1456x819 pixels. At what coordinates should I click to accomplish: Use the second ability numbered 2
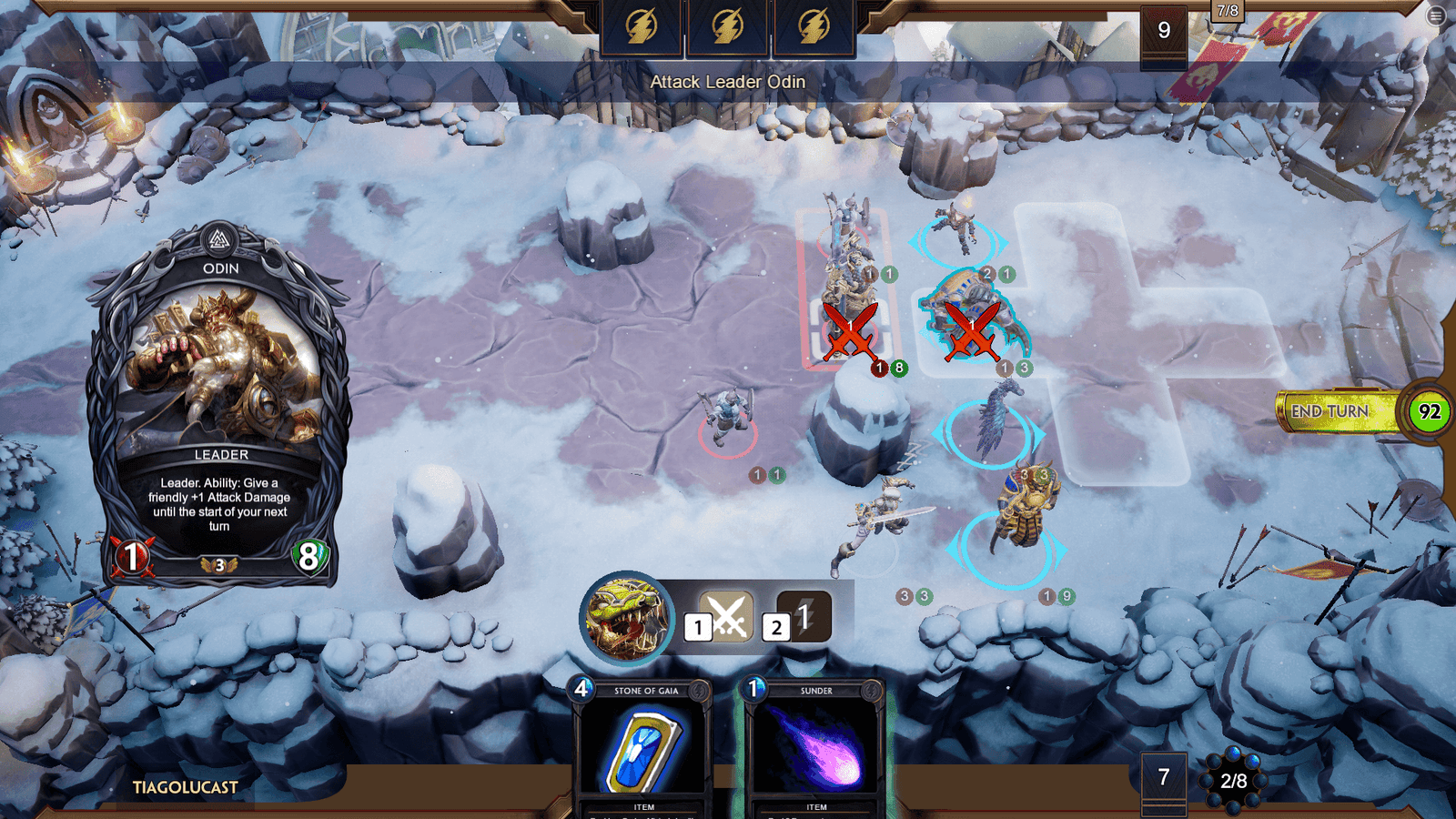click(x=802, y=619)
